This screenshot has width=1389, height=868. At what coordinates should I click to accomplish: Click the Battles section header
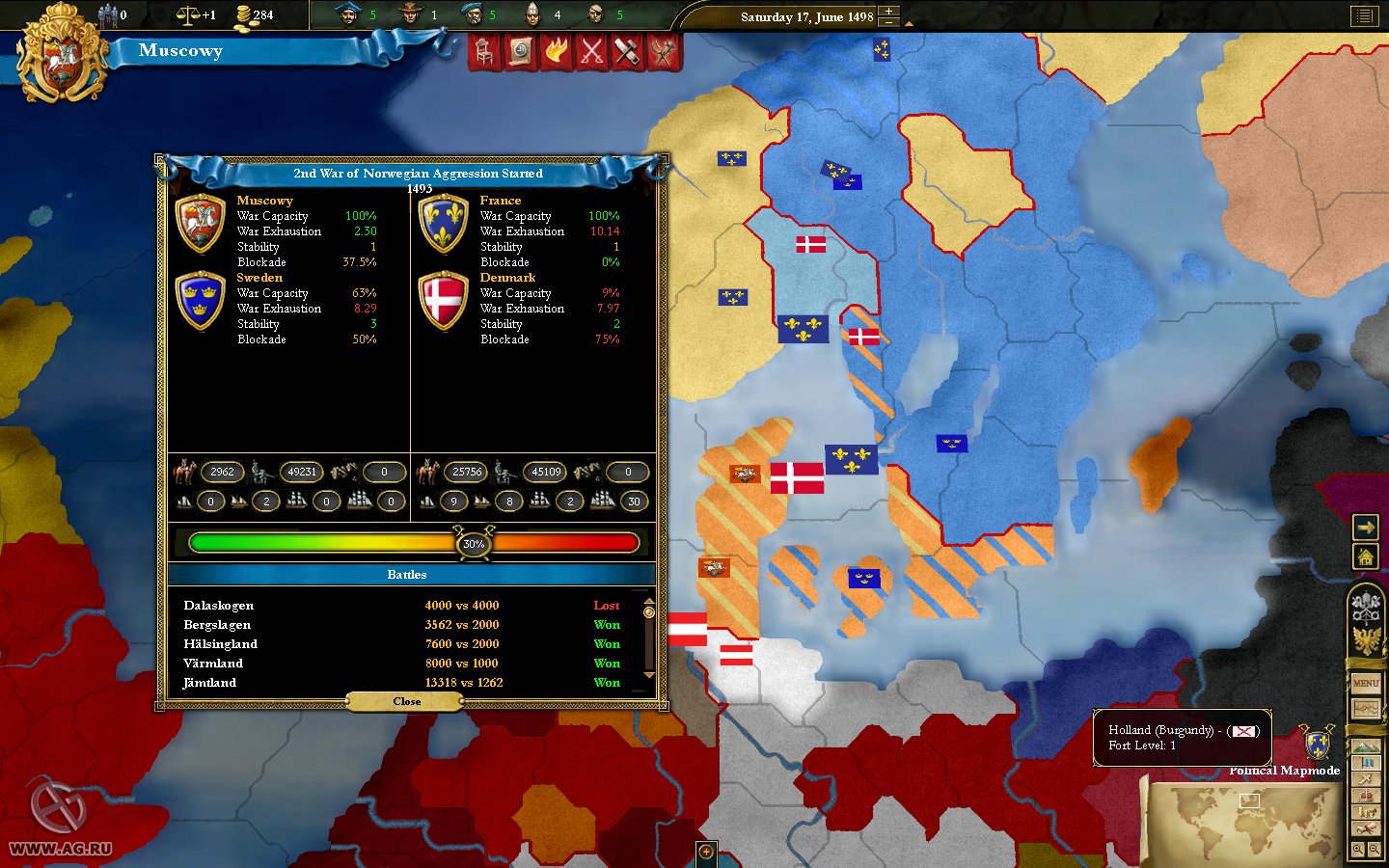(407, 575)
